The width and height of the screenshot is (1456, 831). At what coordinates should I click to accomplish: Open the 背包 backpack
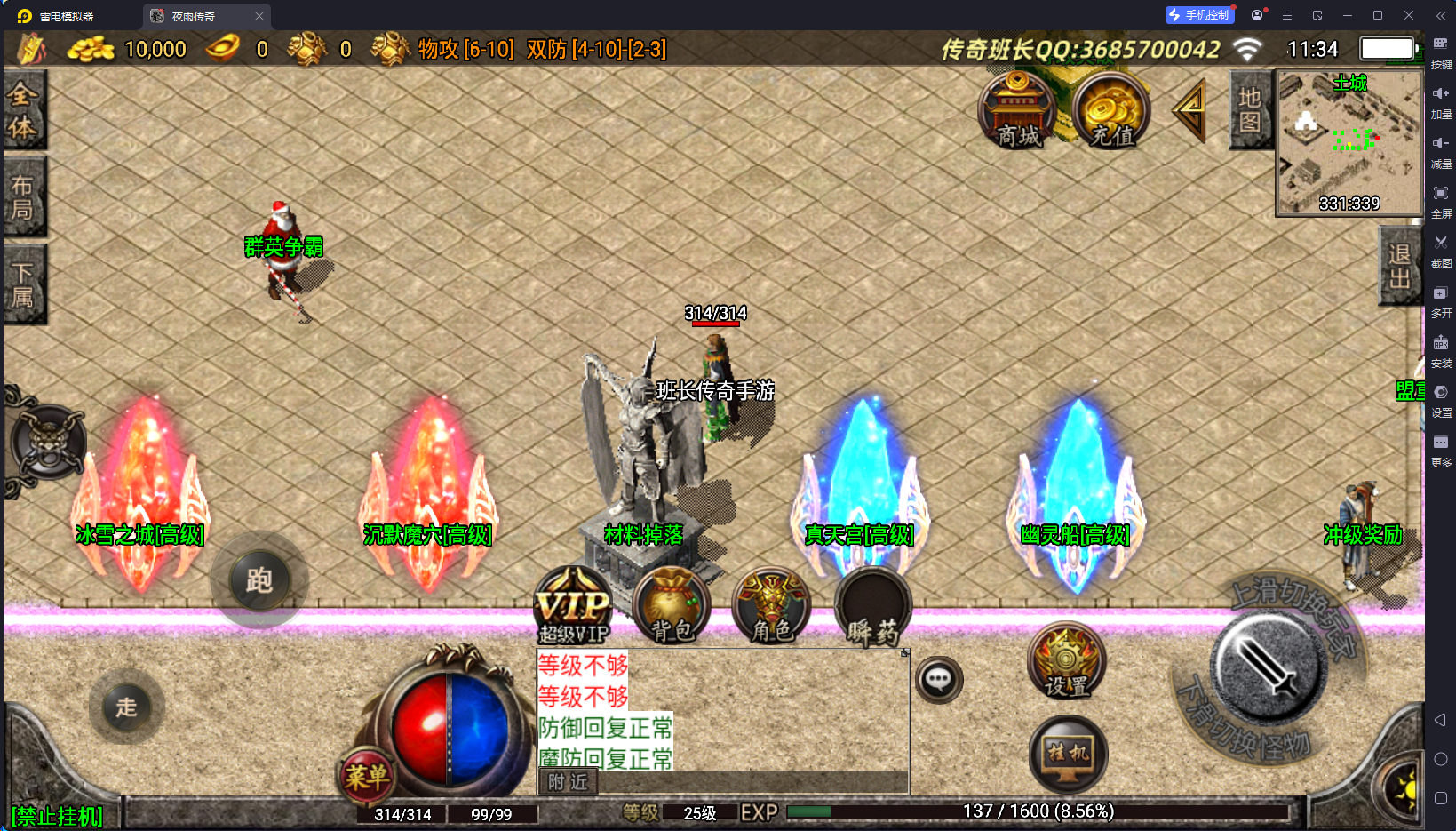[672, 606]
